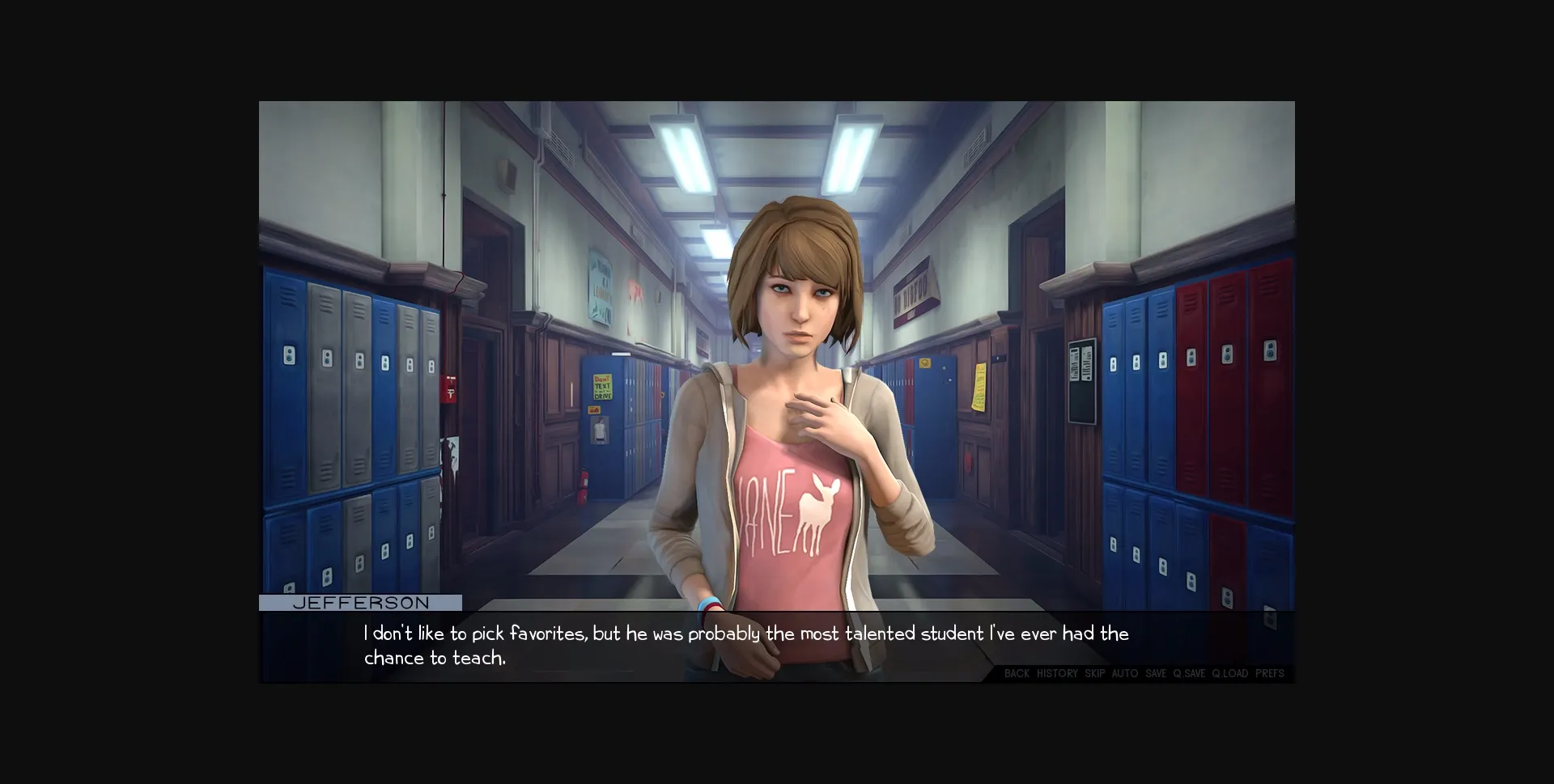The width and height of the screenshot is (1554, 784).
Task: Click BACK to rewind to previous dialogue
Action: point(1017,673)
